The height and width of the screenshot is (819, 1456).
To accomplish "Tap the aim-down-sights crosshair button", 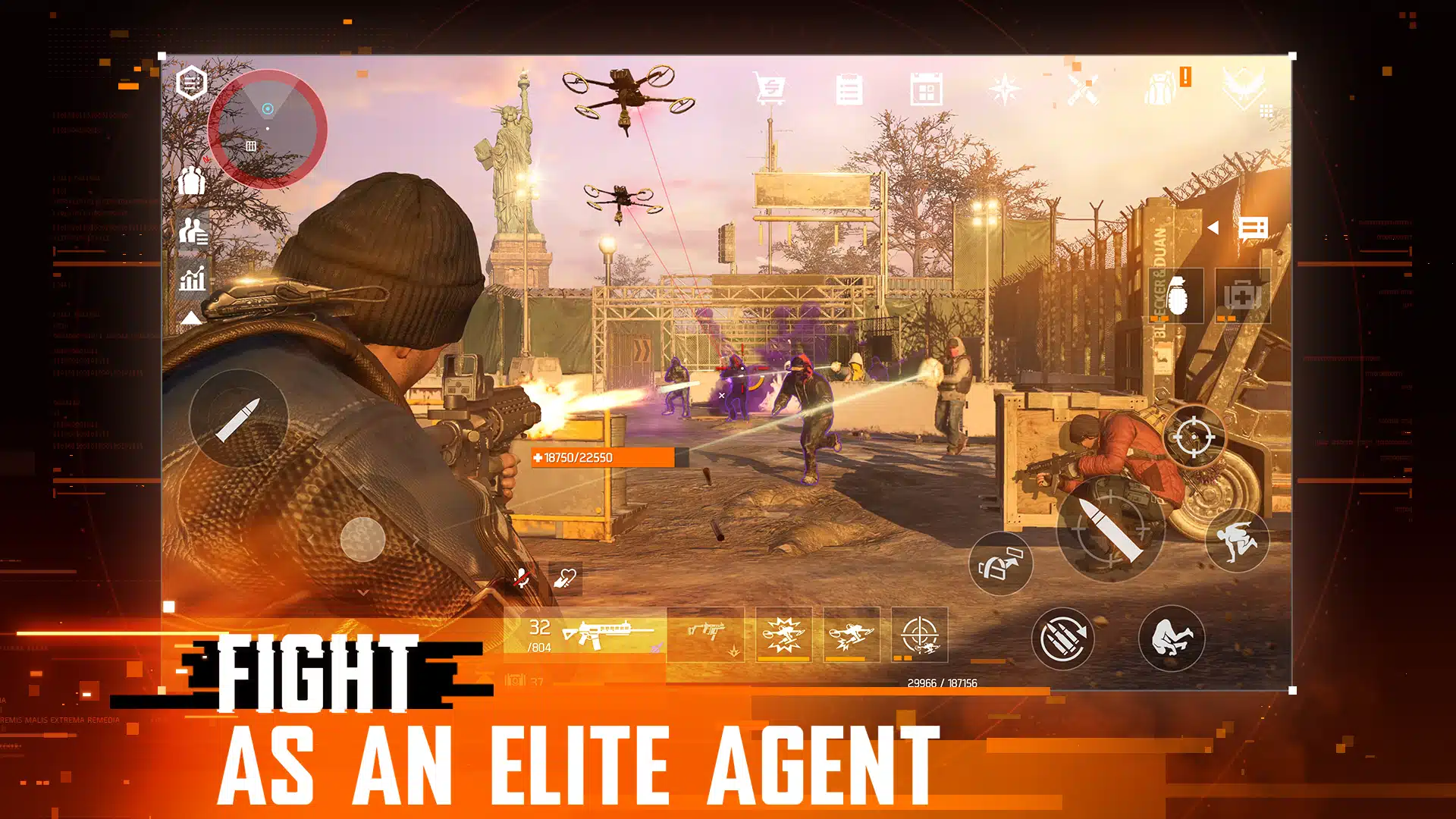I will pos(1193,437).
